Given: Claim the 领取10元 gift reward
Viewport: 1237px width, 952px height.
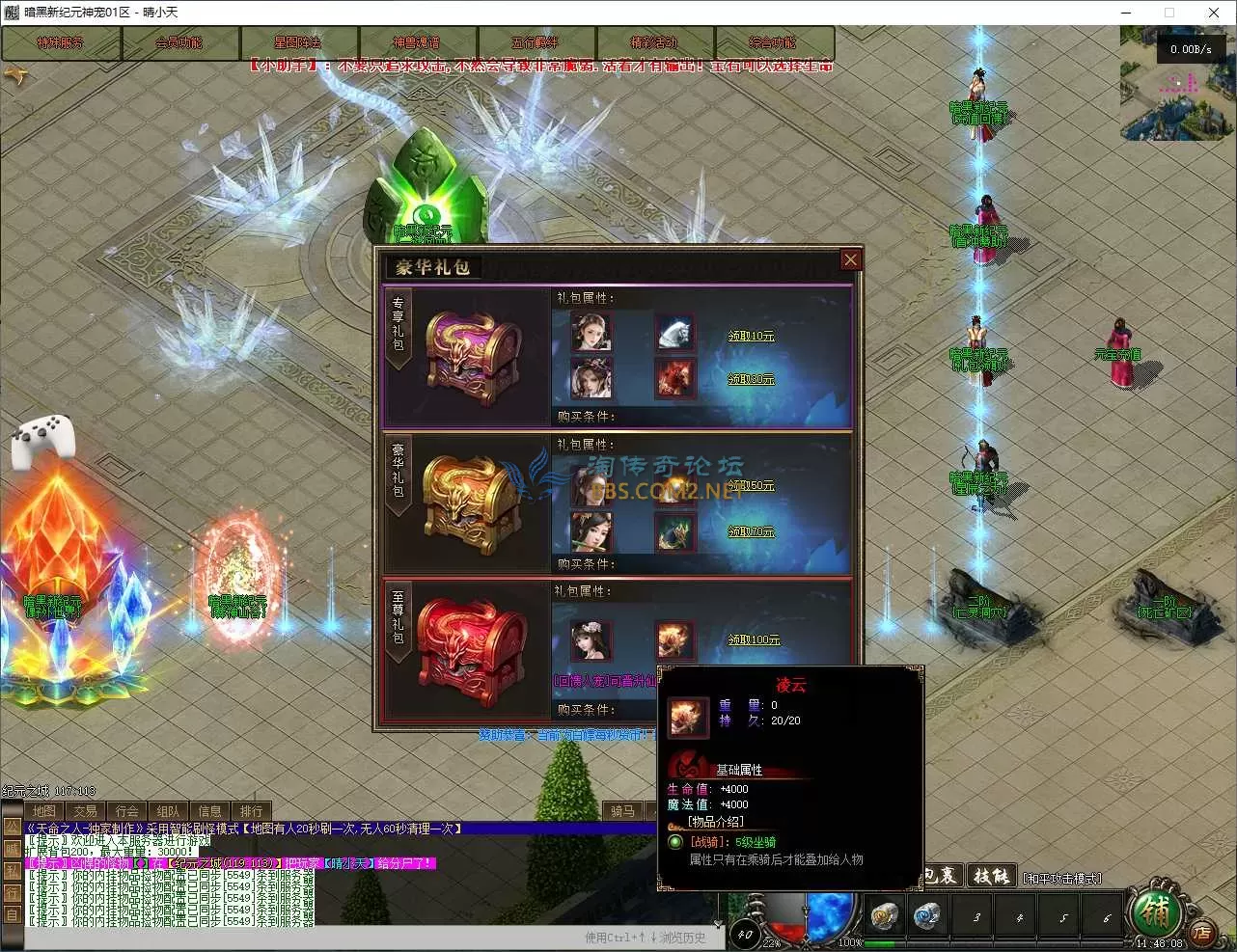Looking at the screenshot, I should (751, 336).
